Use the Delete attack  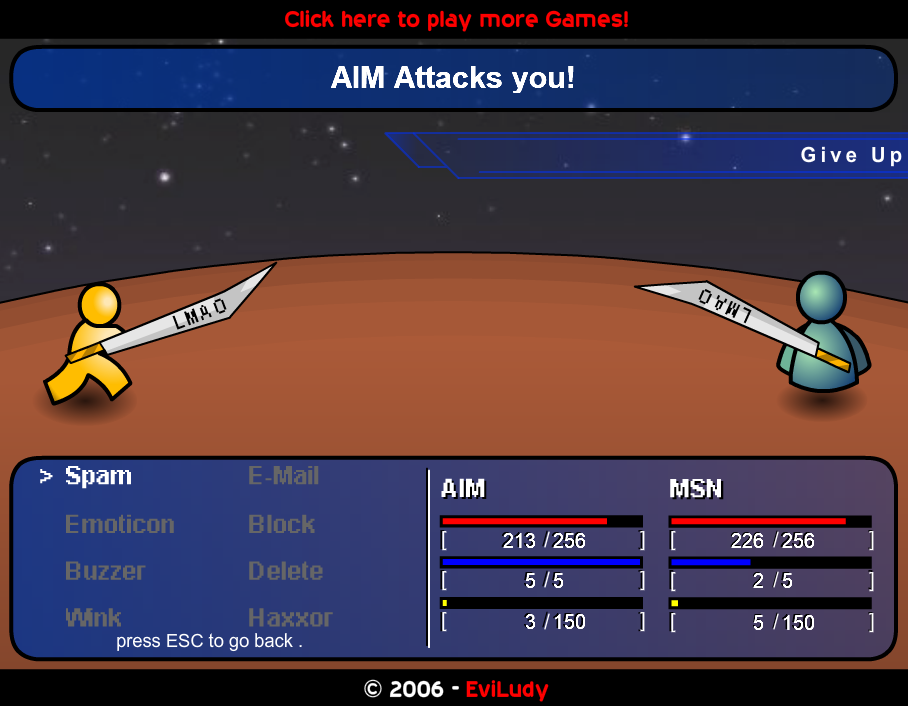(285, 571)
